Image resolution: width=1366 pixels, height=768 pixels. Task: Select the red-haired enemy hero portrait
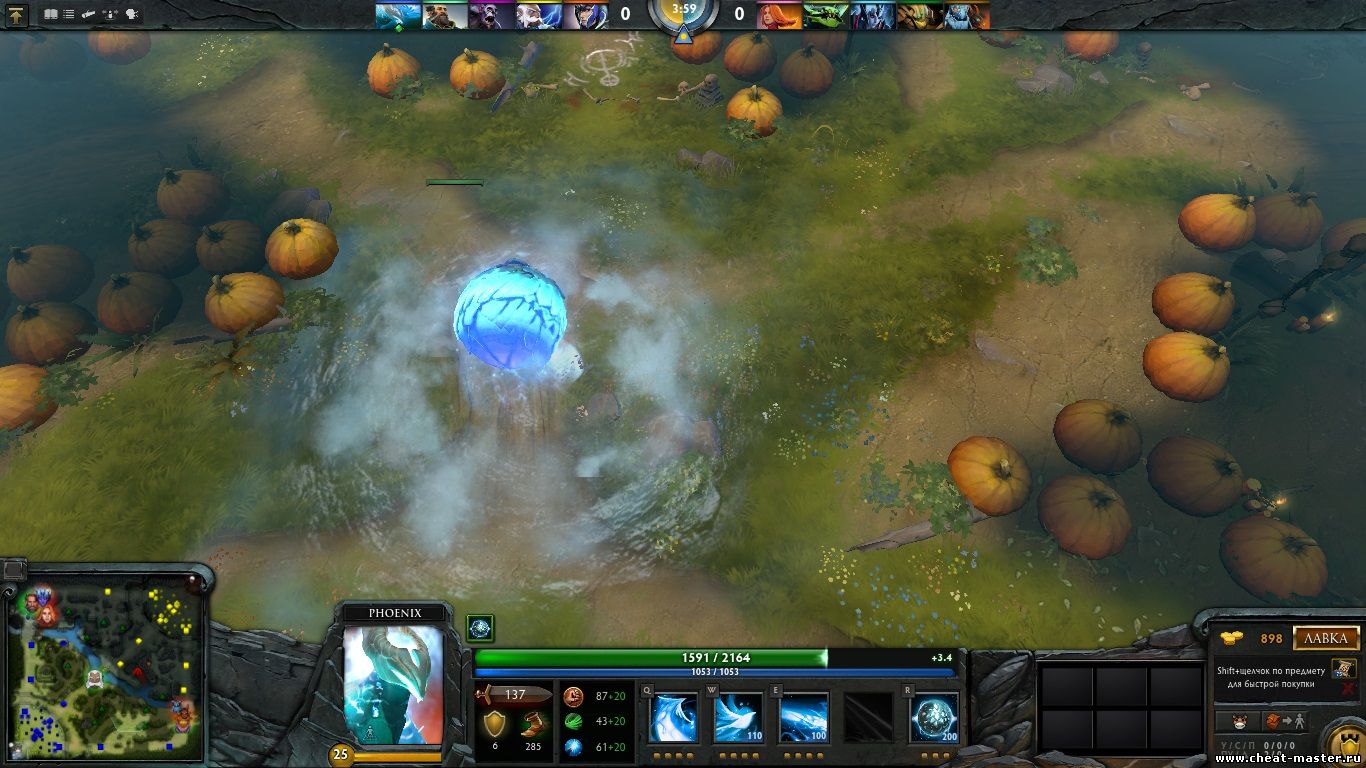point(781,15)
